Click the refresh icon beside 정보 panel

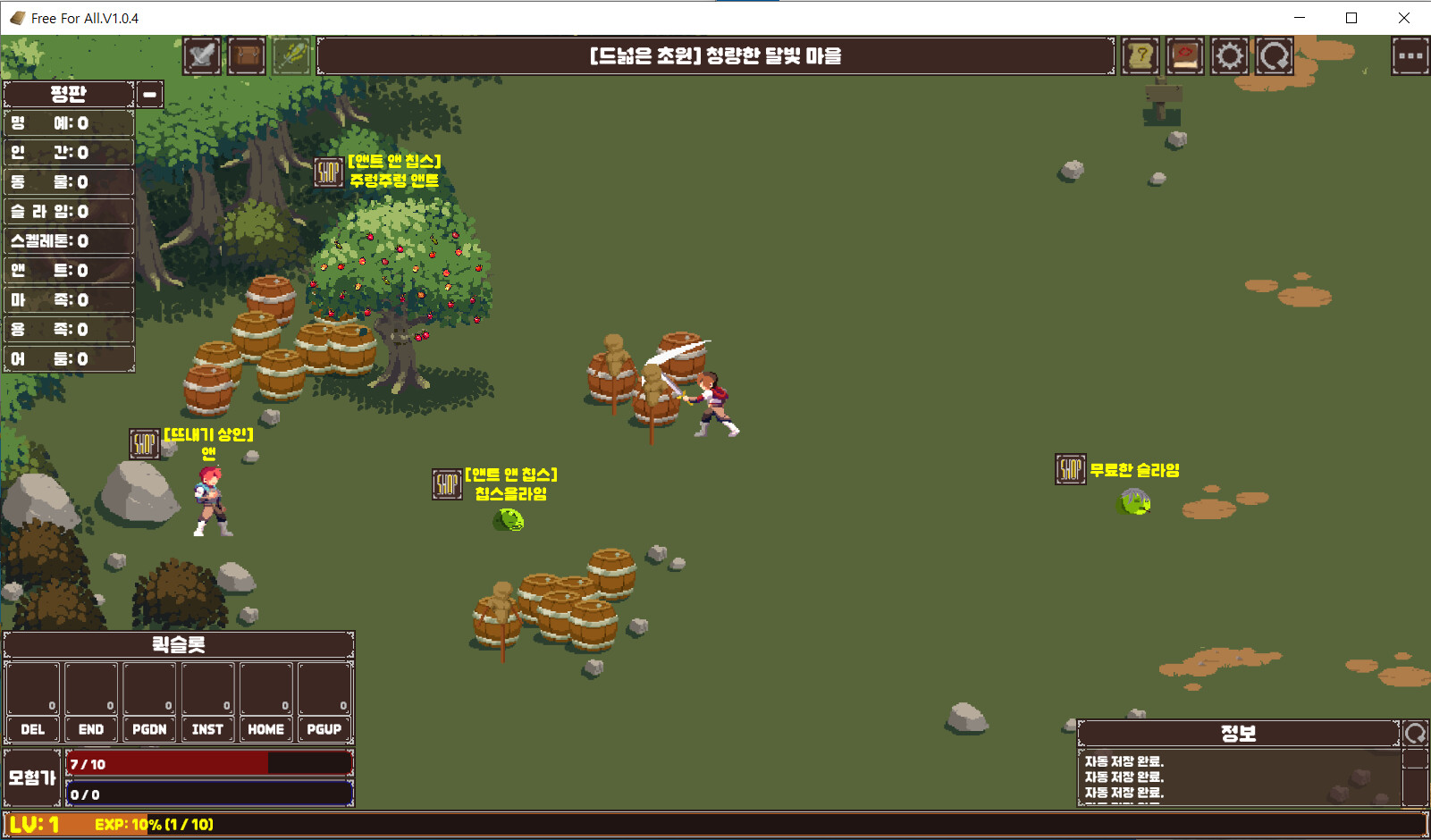coord(1415,732)
